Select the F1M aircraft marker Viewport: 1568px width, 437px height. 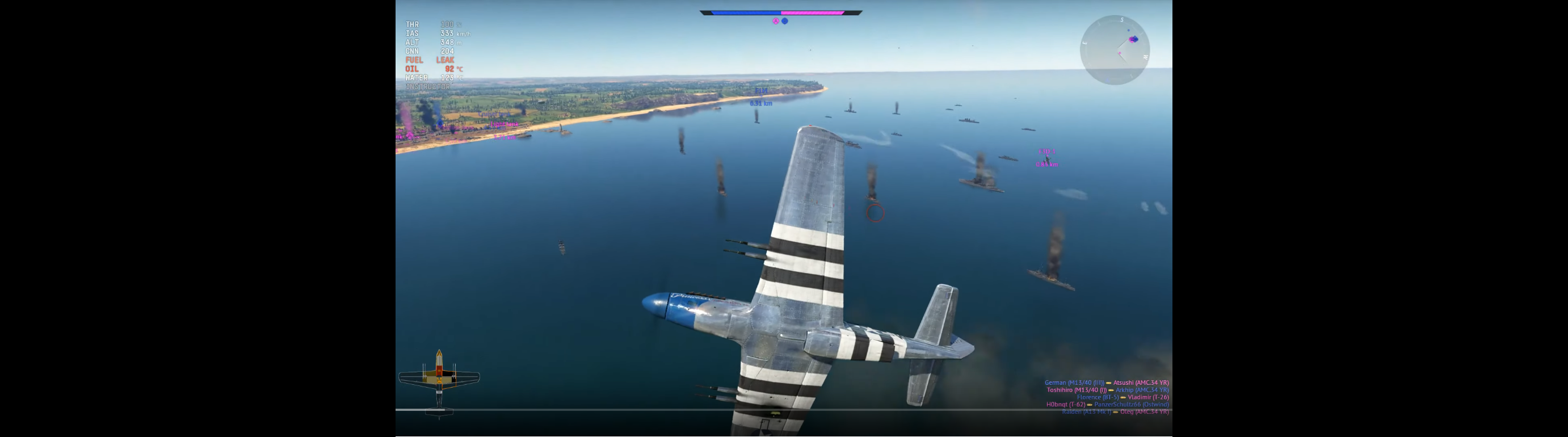[761, 91]
